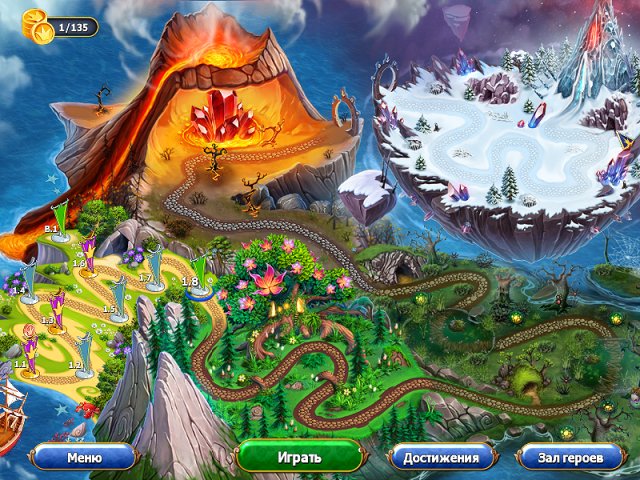Viewport: 640px width, 480px height.
Task: Open the Достижения achievements screen
Action: pyautogui.click(x=441, y=458)
